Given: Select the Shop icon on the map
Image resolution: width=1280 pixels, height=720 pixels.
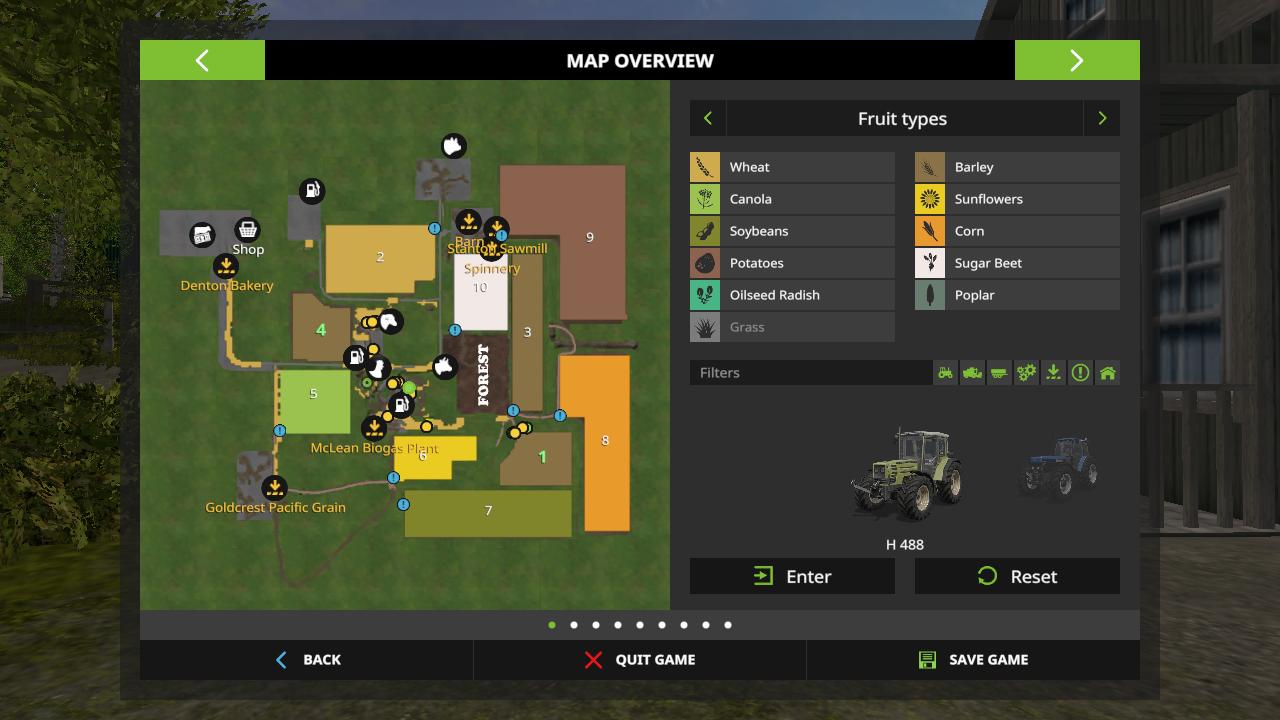Looking at the screenshot, I should click(x=247, y=230).
